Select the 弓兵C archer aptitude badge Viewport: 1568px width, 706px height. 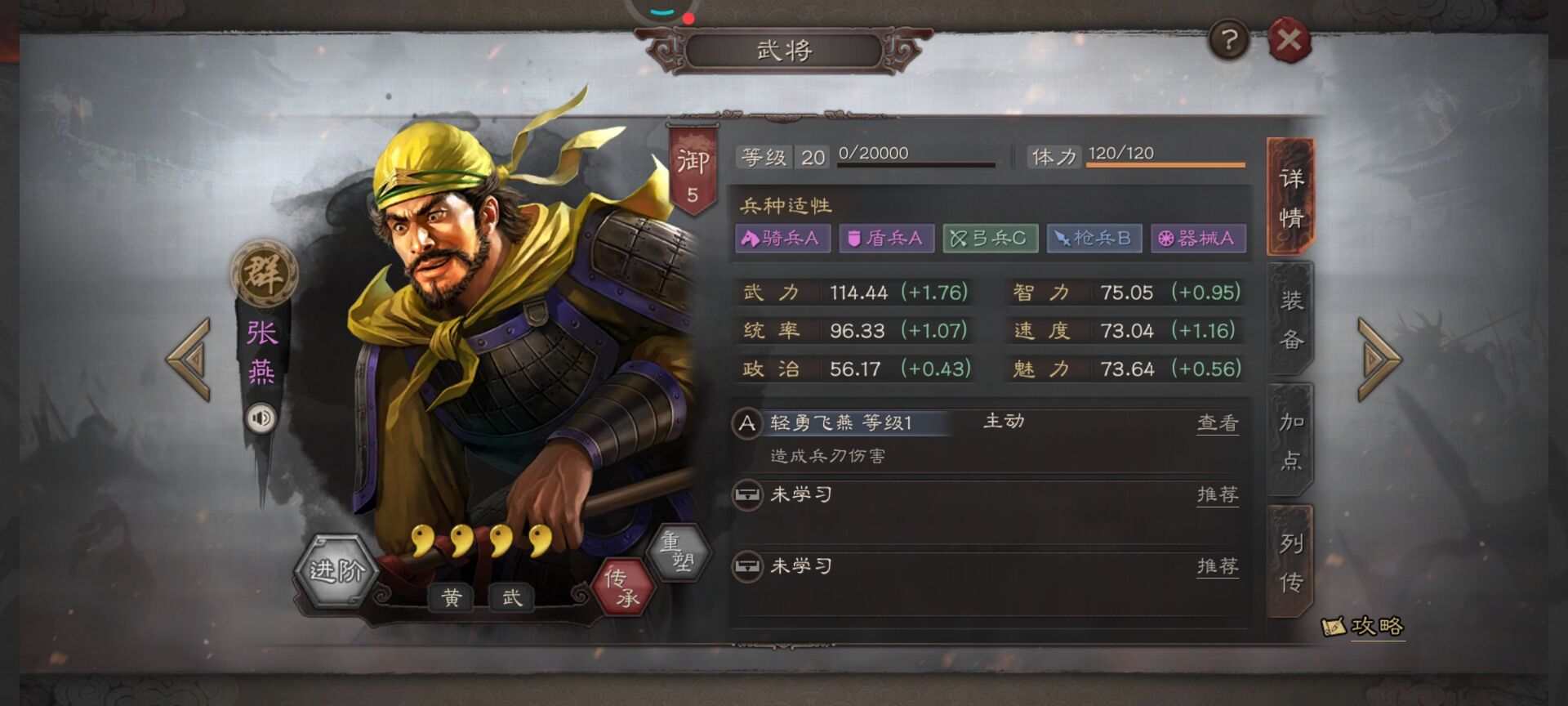pyautogui.click(x=991, y=239)
